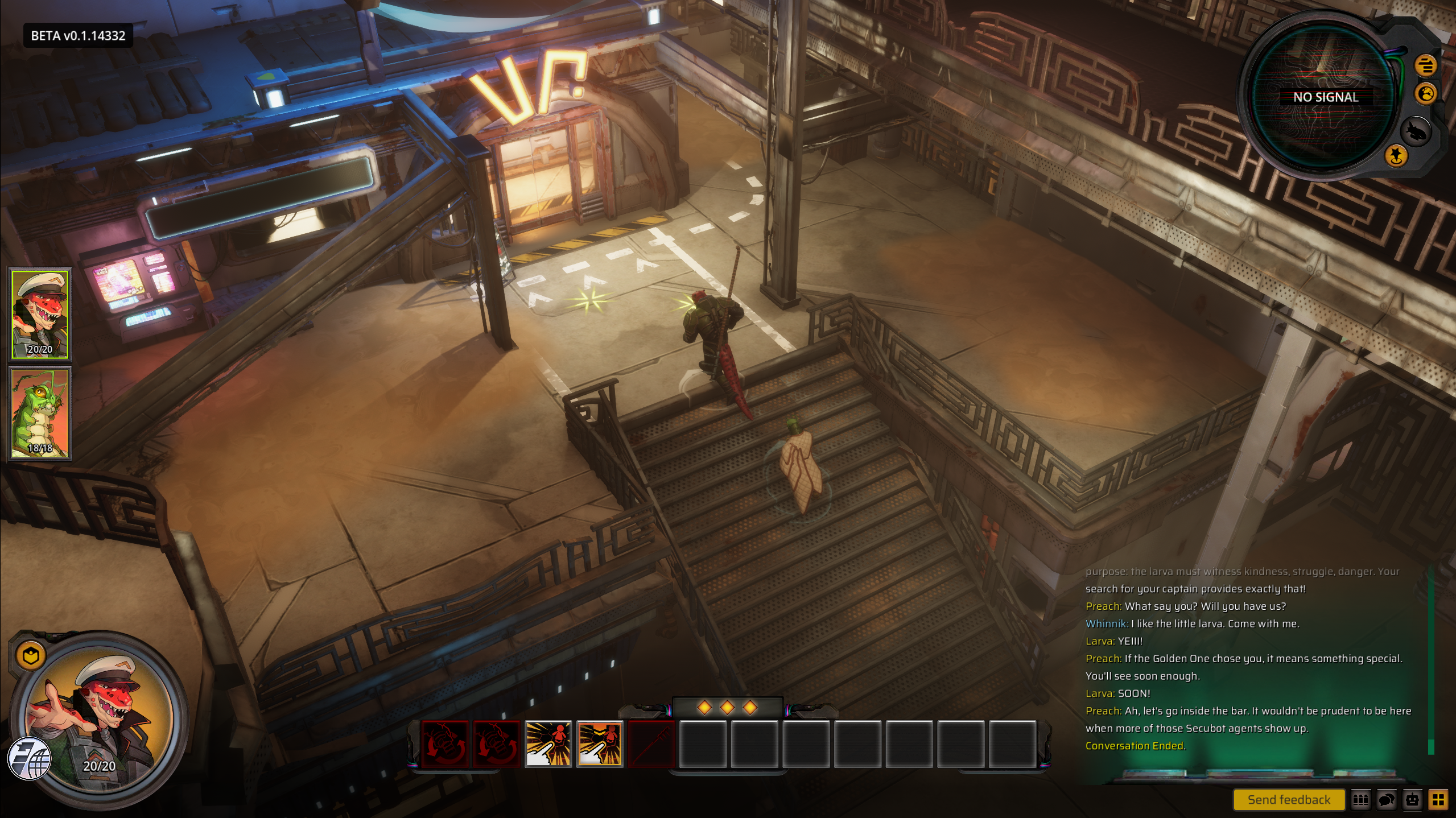The width and height of the screenshot is (1456, 818).
Task: Open the yellow four-square grid menu
Action: tap(1438, 800)
